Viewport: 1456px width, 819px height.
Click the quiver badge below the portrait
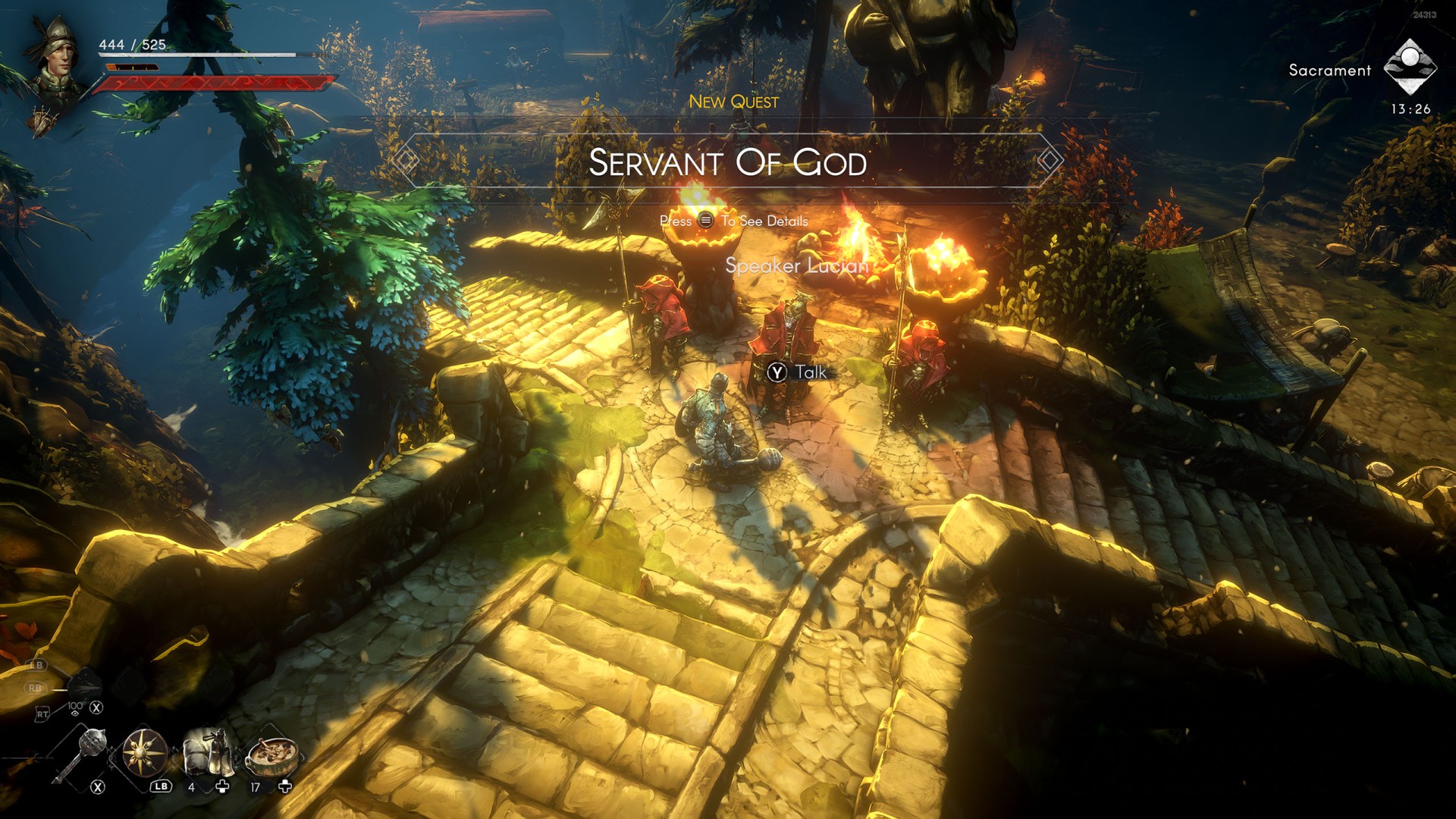[x=42, y=121]
